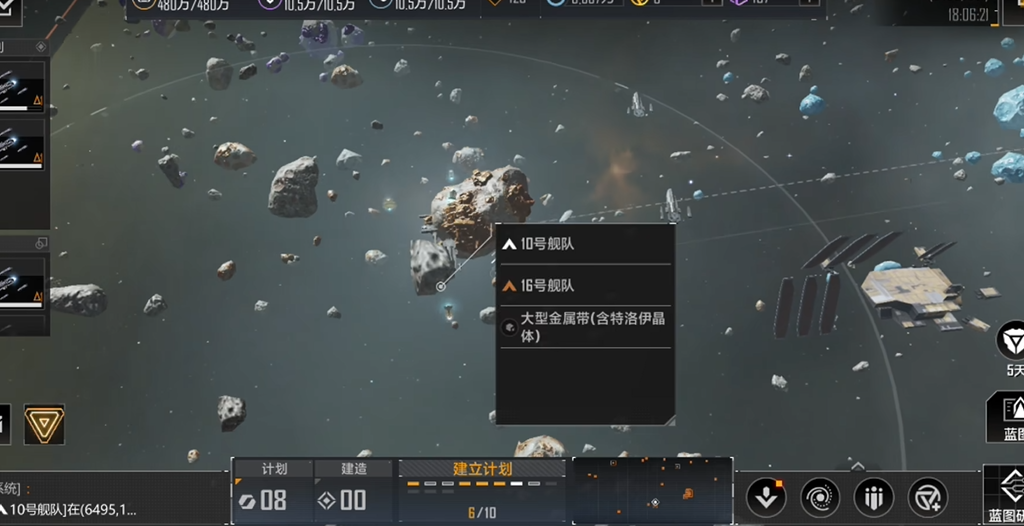Open the 建造 panel showing 00

click(354, 491)
